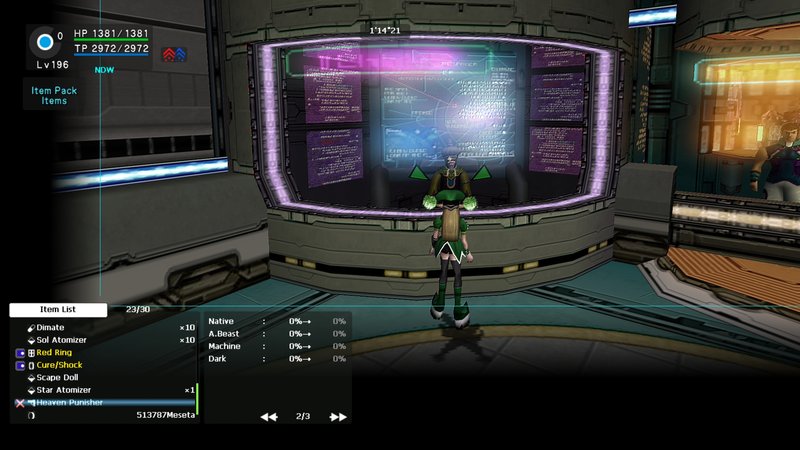Pick the Cure/Shock unit item
800x450 pixels.
(59, 365)
